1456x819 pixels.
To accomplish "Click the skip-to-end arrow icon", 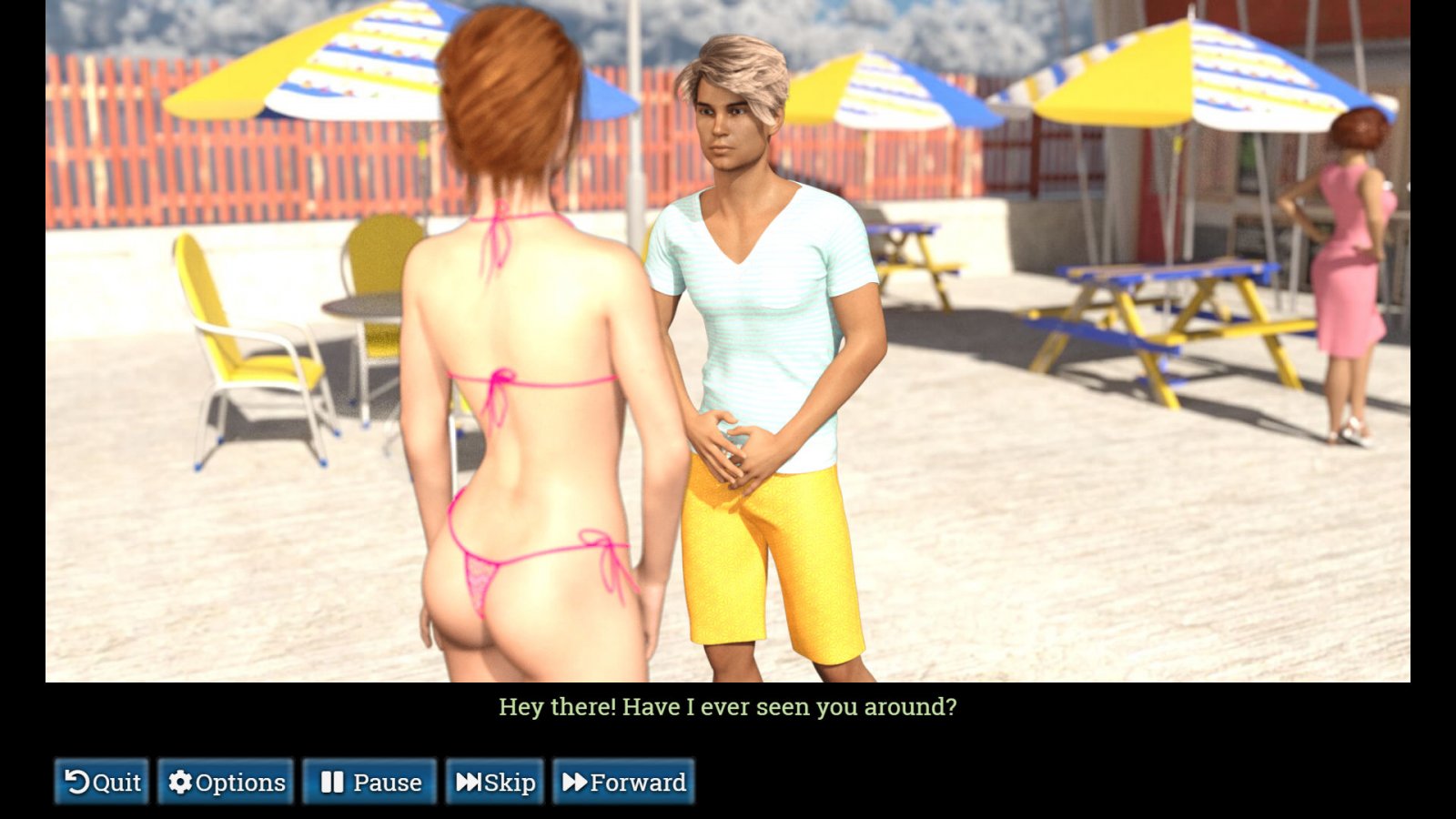I will [468, 781].
